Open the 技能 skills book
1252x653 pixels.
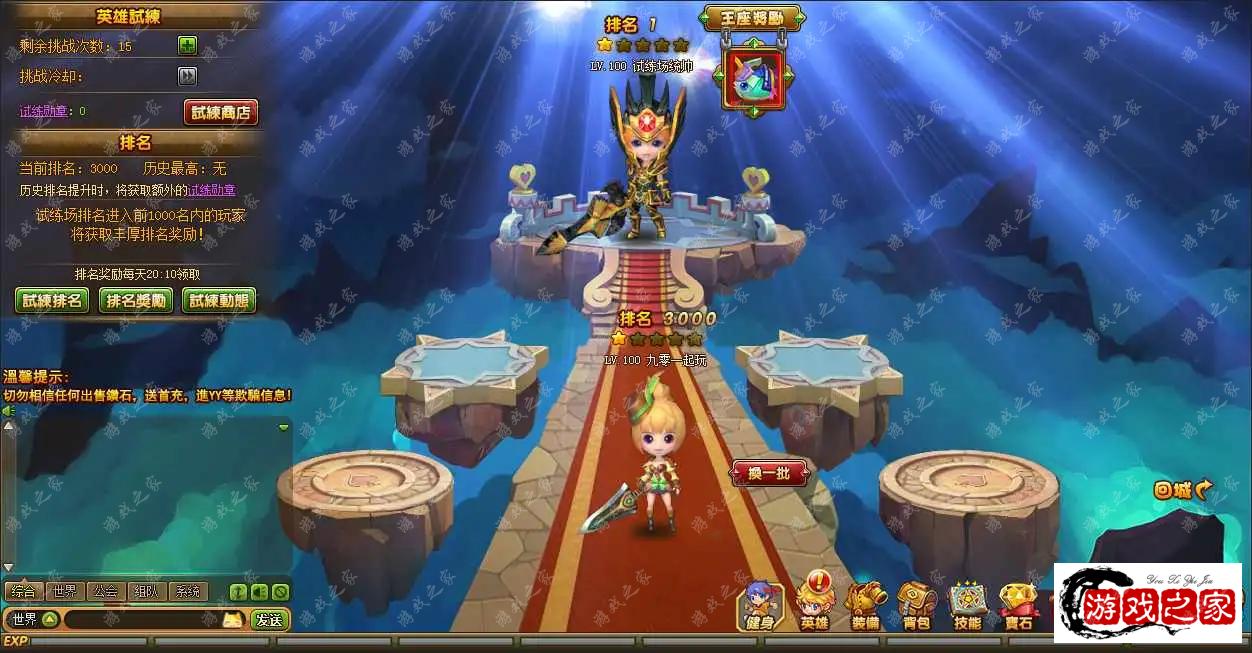tap(967, 605)
